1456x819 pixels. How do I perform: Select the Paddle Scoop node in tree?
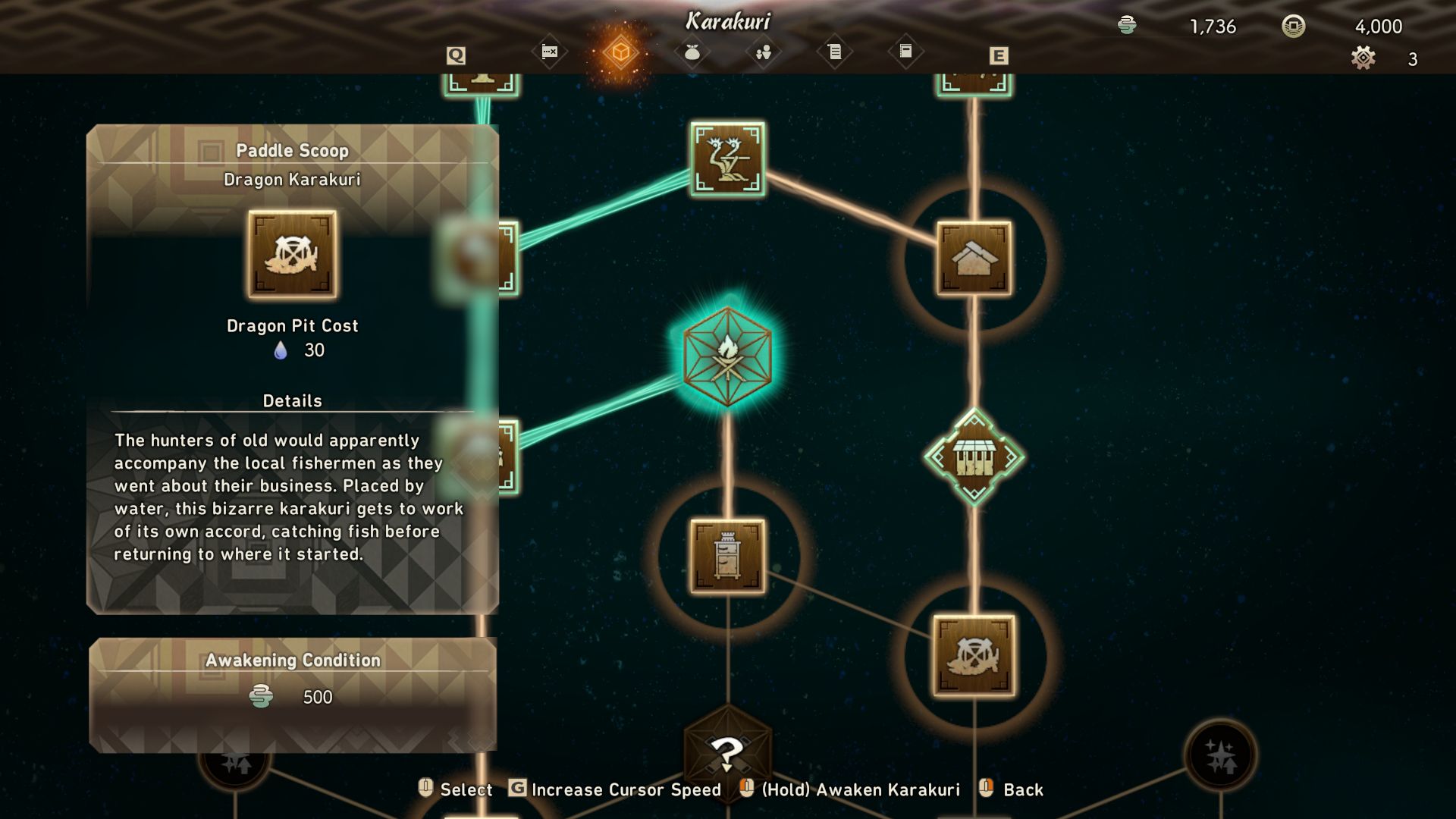[974, 656]
